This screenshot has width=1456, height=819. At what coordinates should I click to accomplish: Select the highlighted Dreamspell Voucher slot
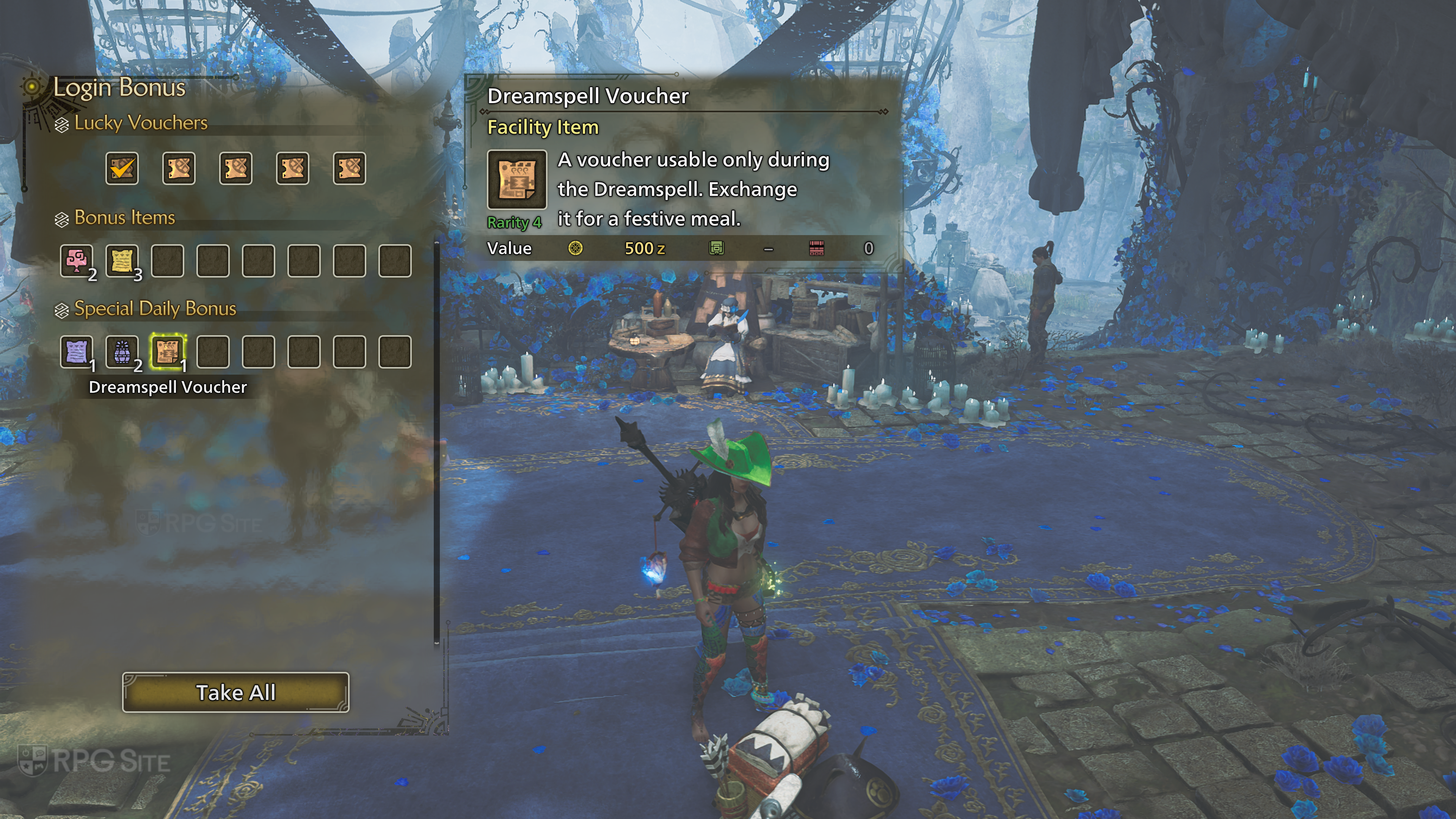point(168,351)
